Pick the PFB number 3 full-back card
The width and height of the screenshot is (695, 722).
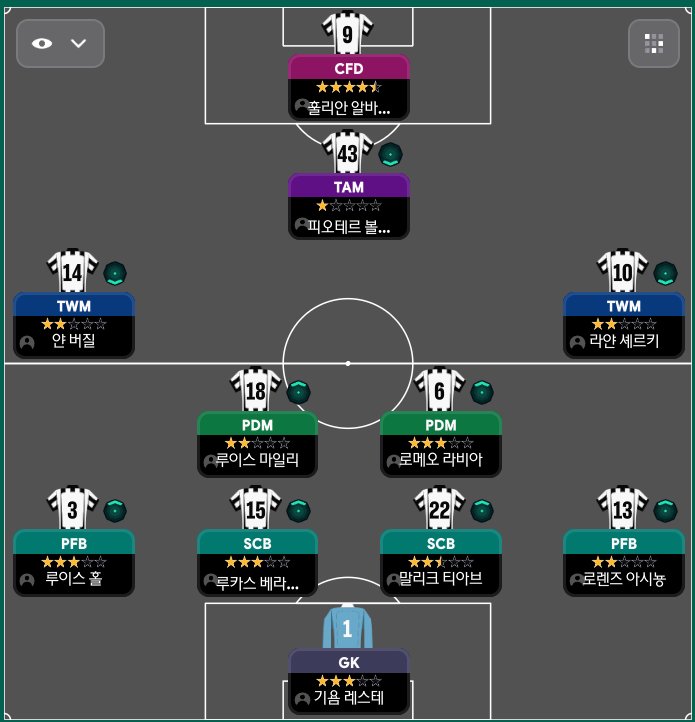point(74,561)
